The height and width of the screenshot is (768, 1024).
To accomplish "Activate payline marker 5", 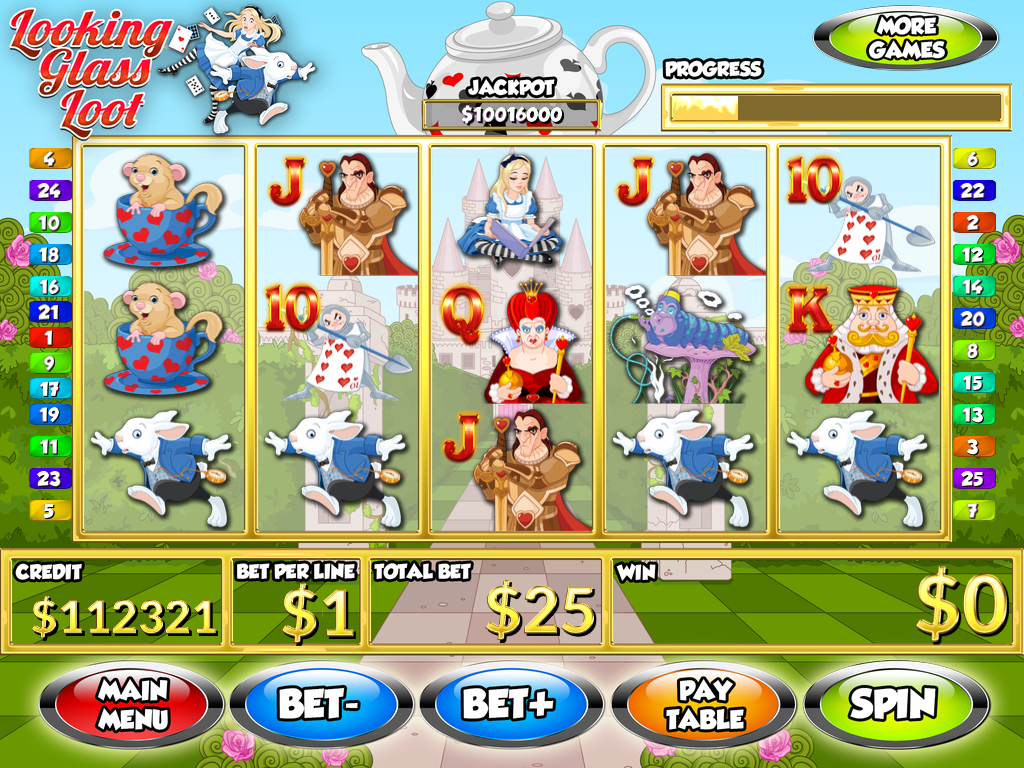I will (x=50, y=510).
